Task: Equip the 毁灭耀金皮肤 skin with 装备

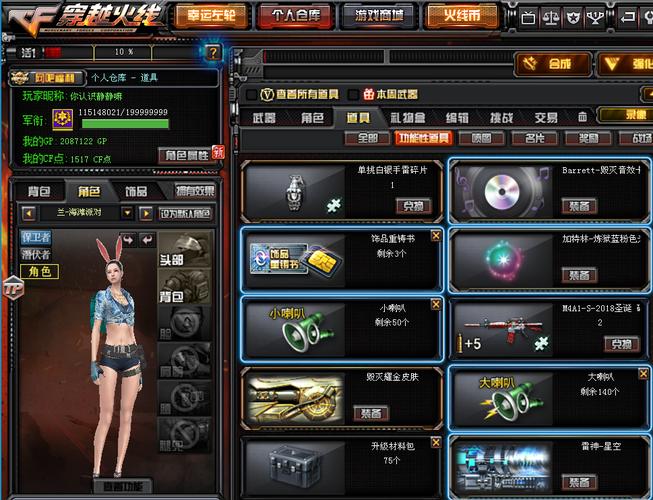Action: 371,412
